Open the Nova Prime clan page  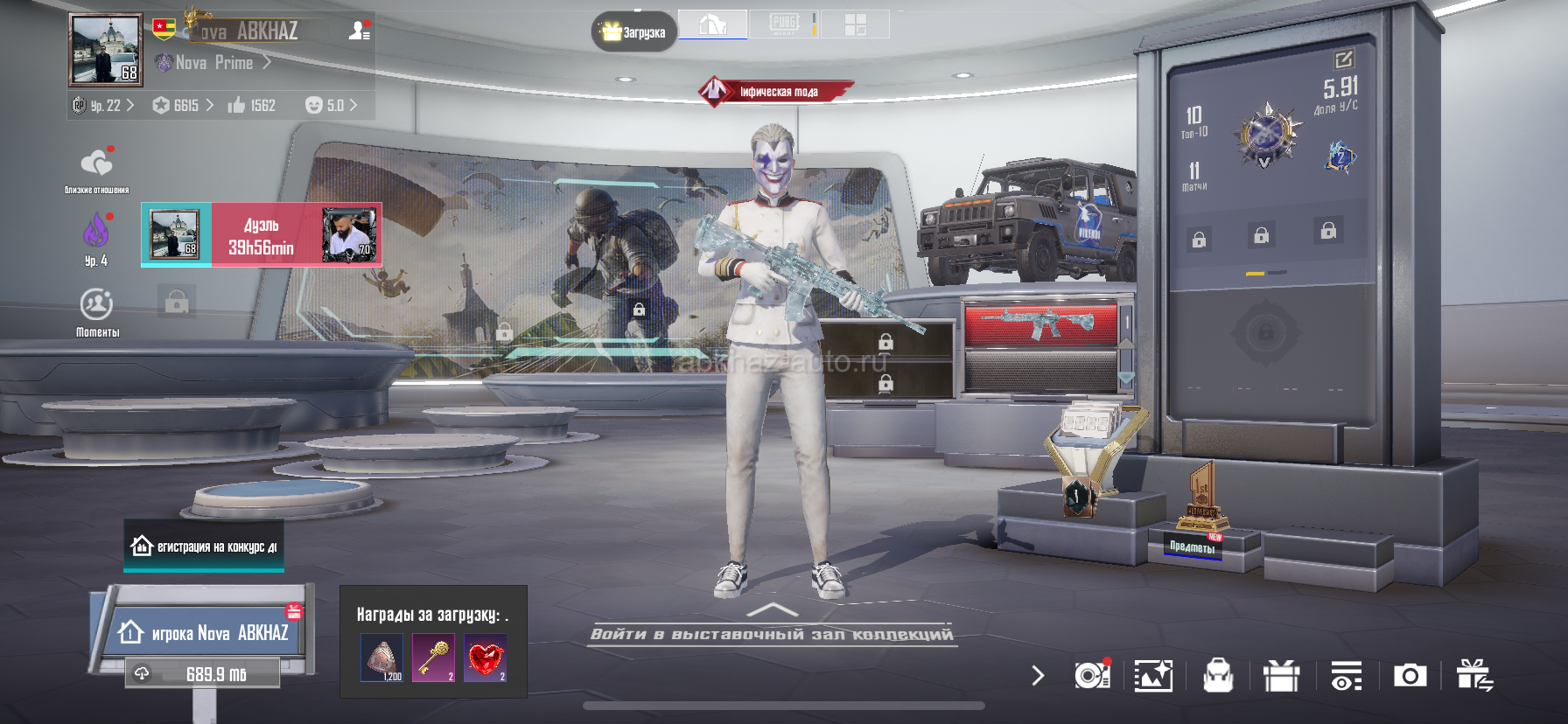point(215,63)
